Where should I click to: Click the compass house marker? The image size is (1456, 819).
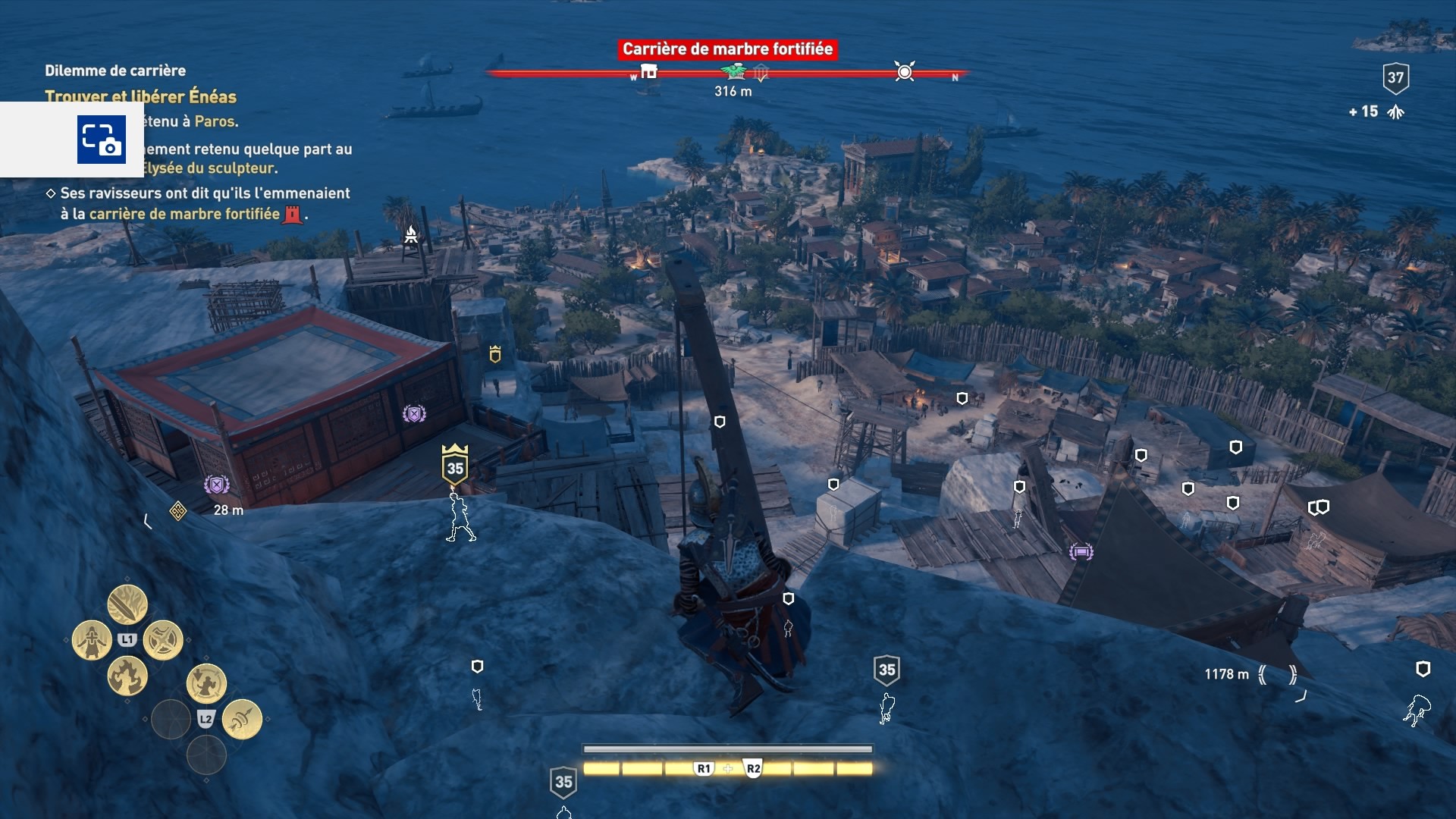[x=648, y=72]
